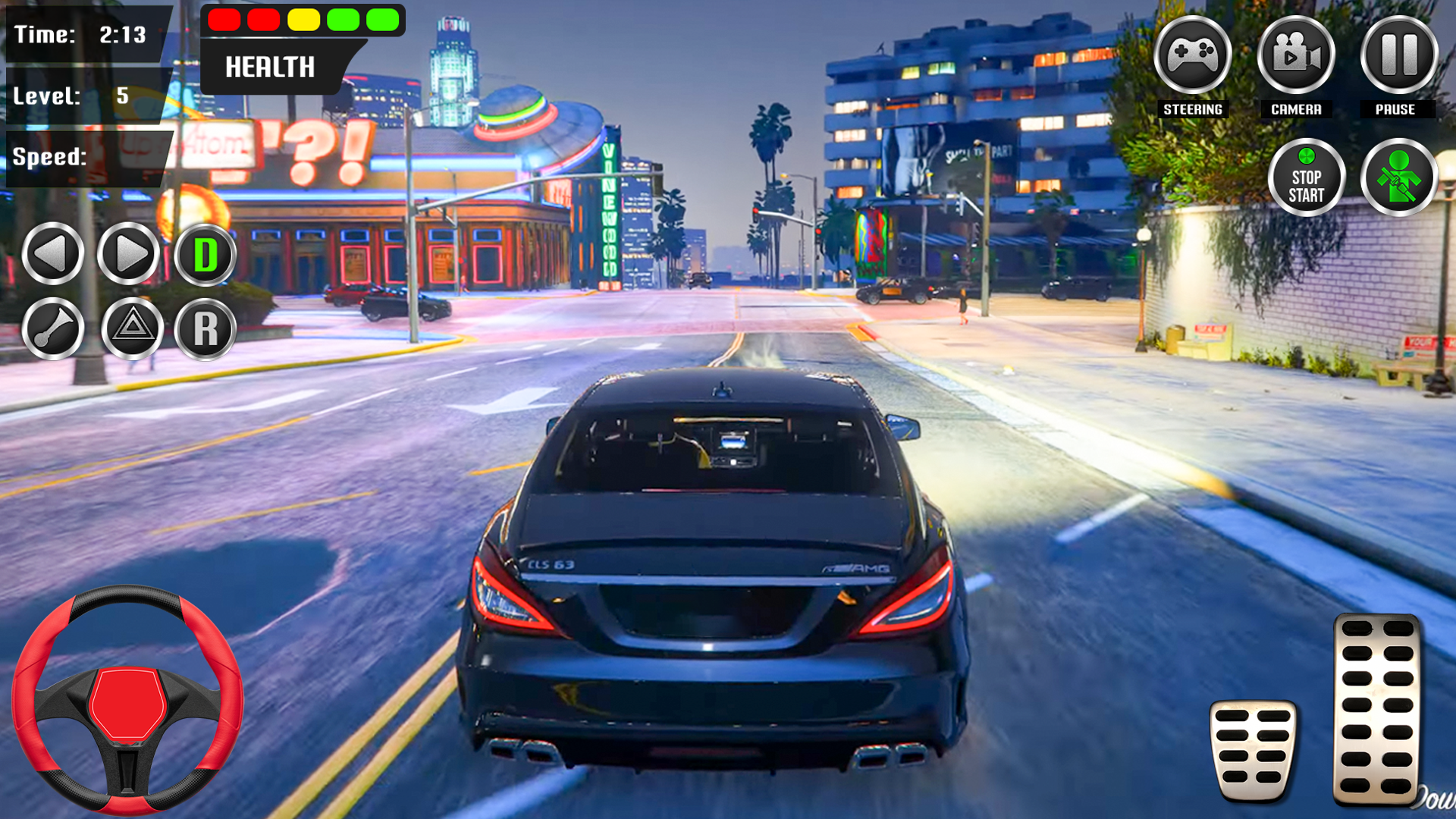The height and width of the screenshot is (819, 1456).
Task: Toggle engine with the STOP START button
Action: 1307,176
